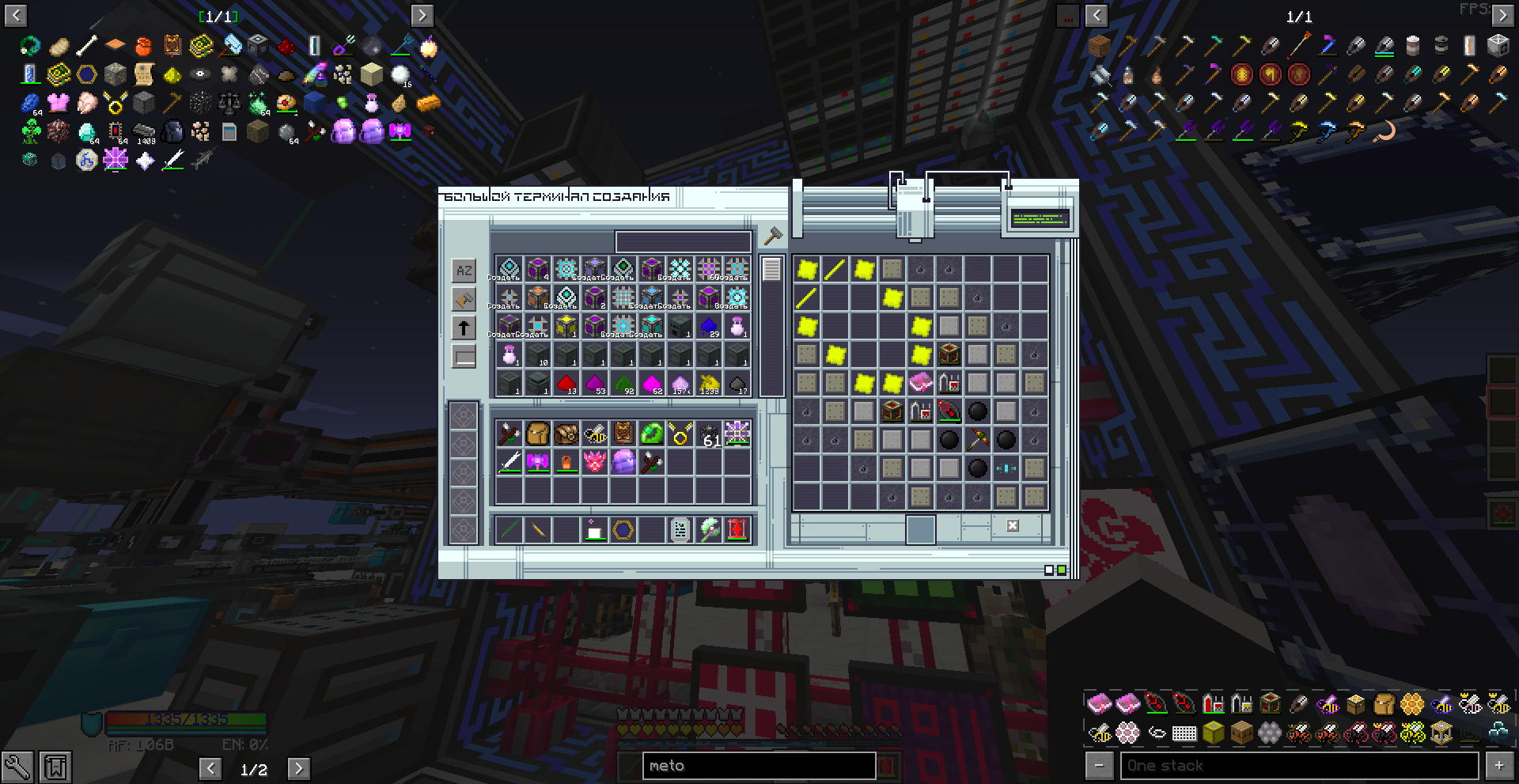Click the terminal's search field
This screenshot has height=784, width=1519.
[x=683, y=241]
